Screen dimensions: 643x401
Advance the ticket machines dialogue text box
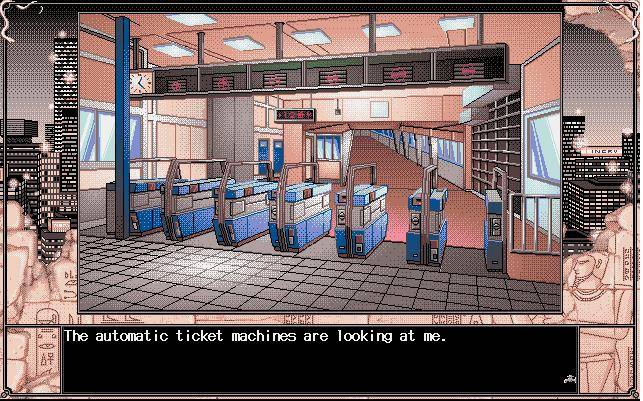point(320,360)
